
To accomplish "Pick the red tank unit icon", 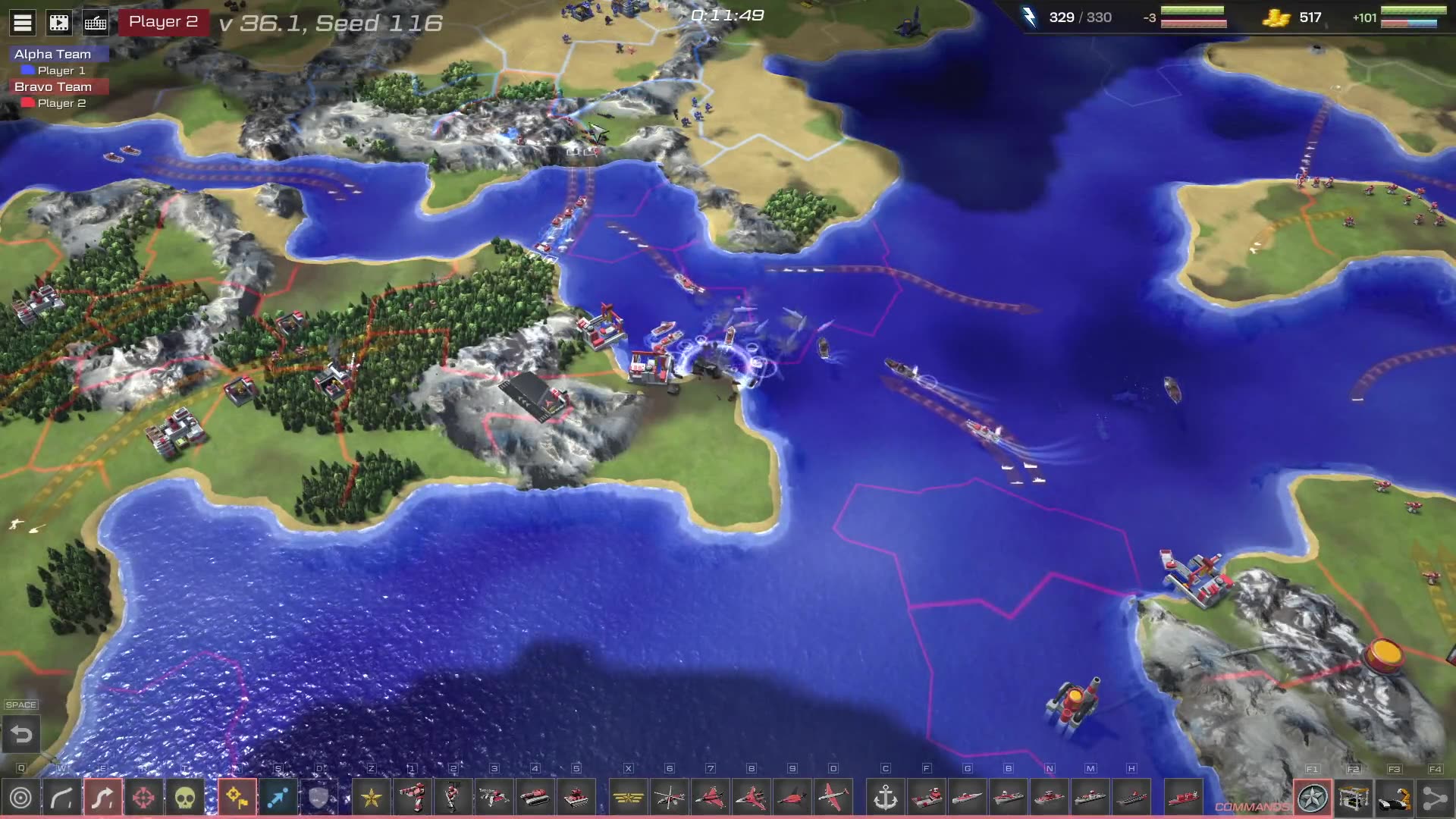I will [535, 798].
